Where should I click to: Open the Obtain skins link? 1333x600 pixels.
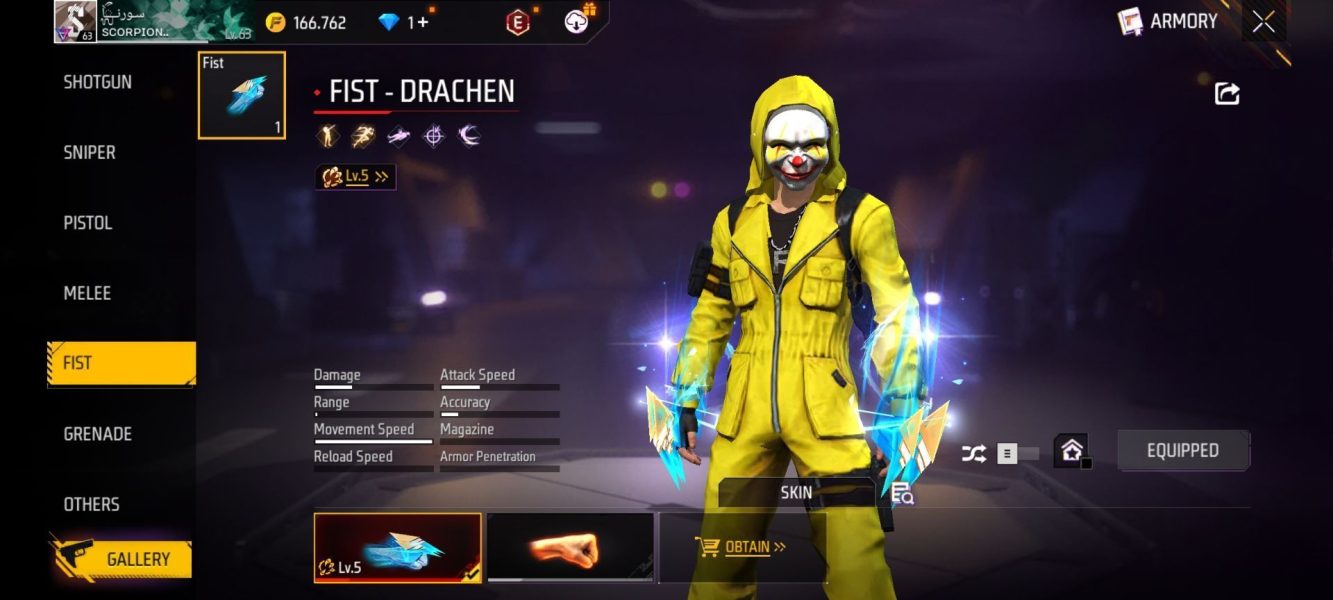coord(741,547)
